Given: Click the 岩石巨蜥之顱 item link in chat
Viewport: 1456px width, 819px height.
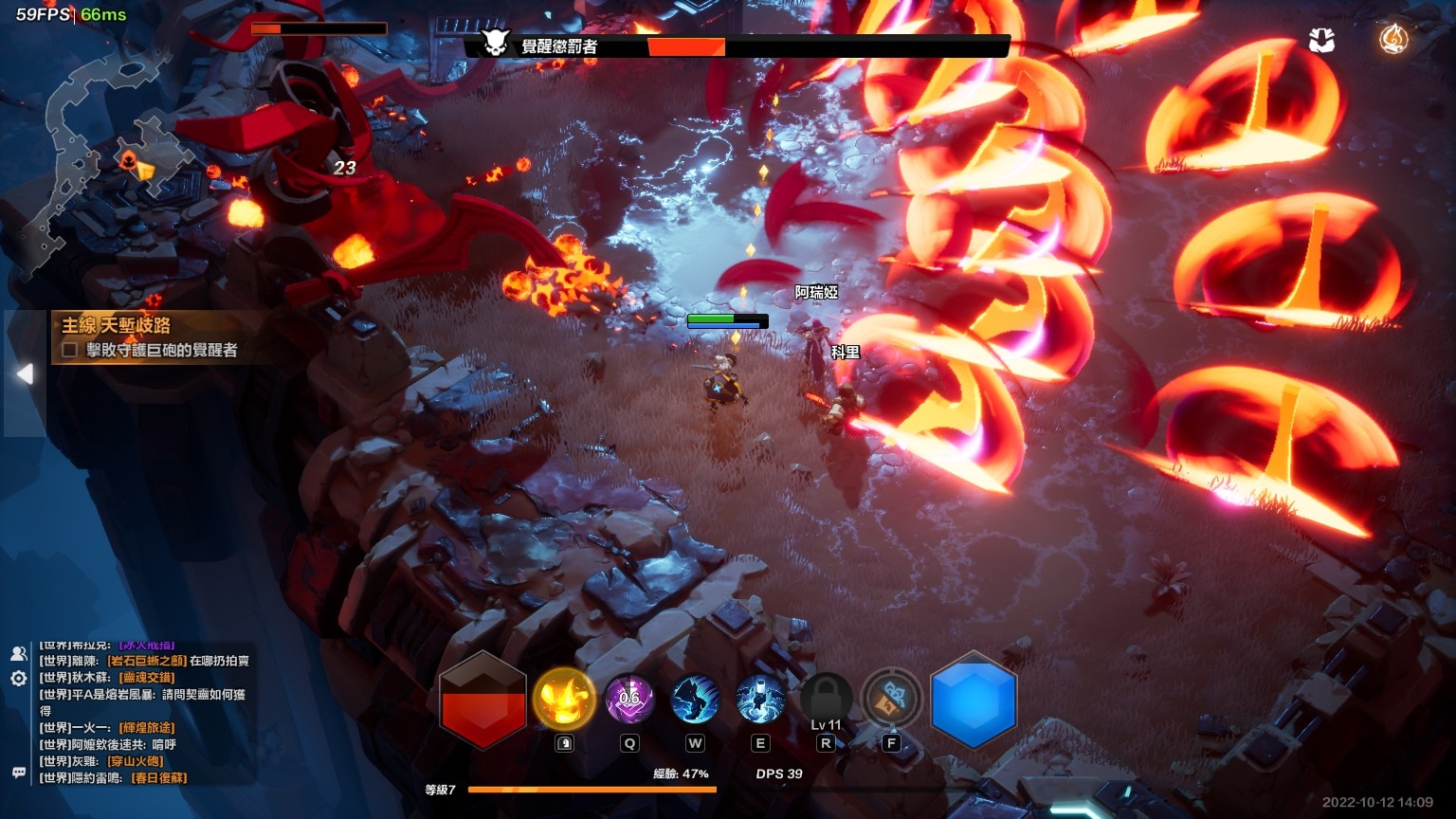Looking at the screenshot, I should (x=146, y=661).
